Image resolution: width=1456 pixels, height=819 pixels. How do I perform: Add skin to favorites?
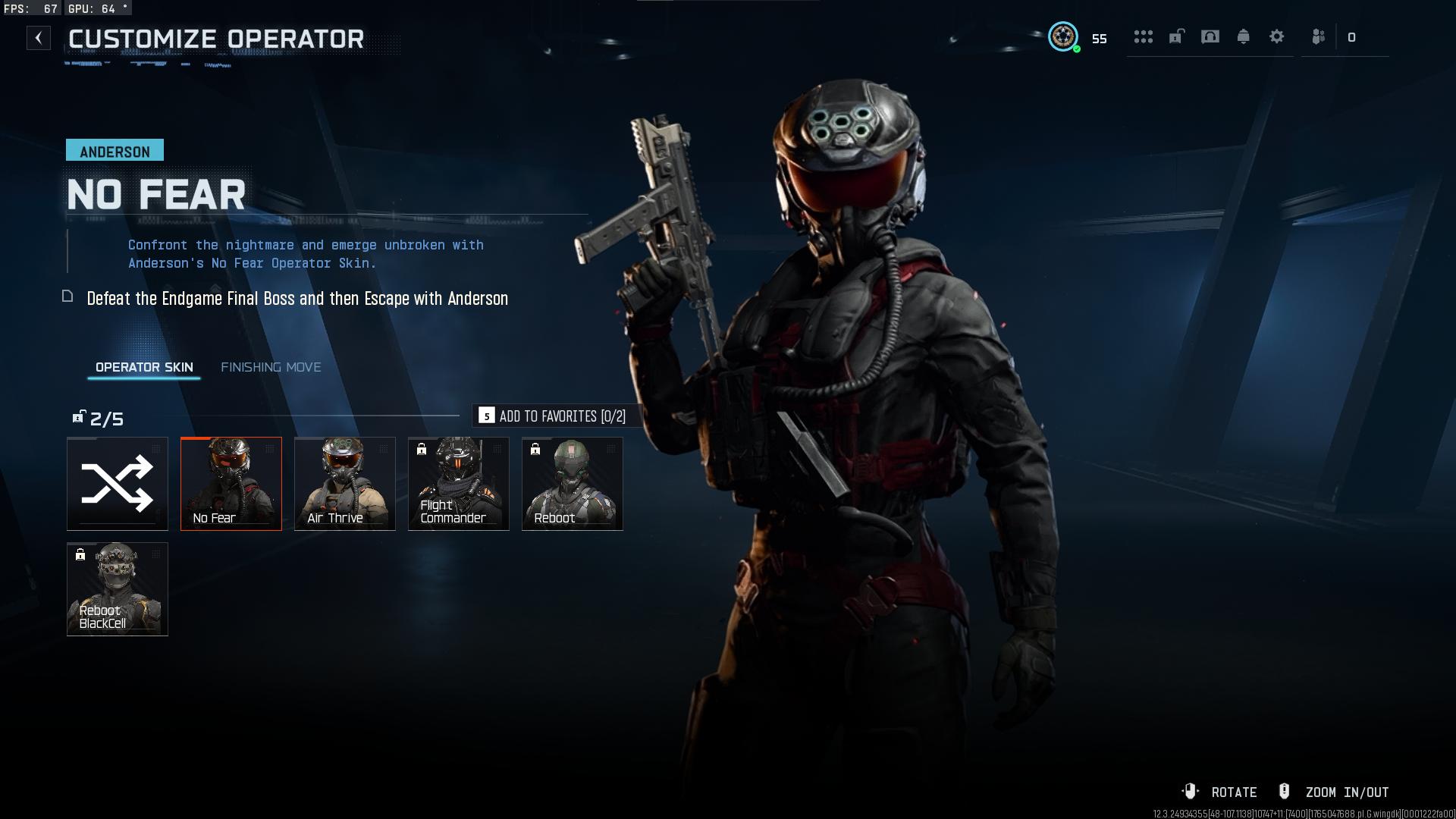pos(552,416)
